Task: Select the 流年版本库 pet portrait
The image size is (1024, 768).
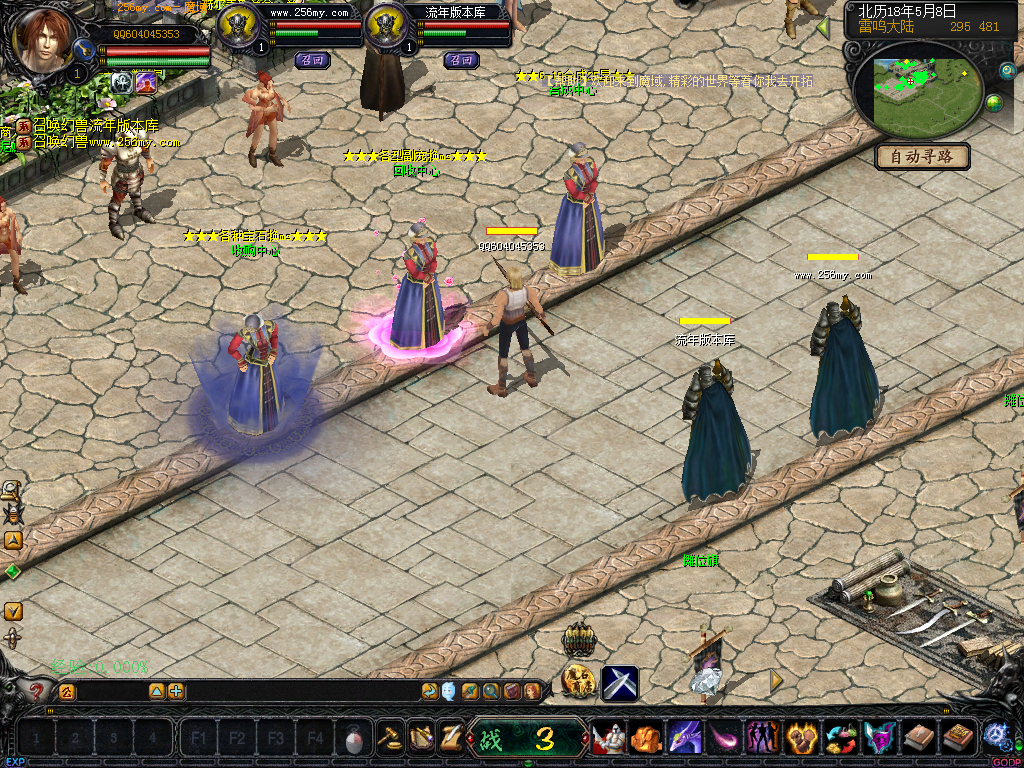Action: tap(388, 27)
